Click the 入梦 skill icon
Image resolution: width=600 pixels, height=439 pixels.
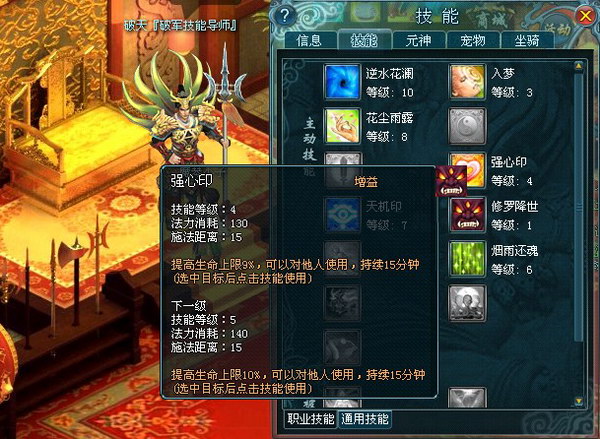coord(467,80)
